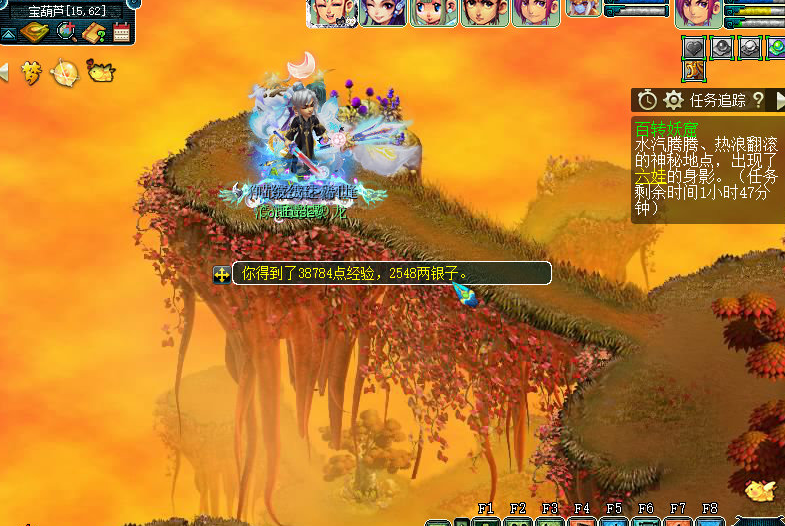The width and height of the screenshot is (785, 526).
Task: Select the first teammate portrait
Action: pyautogui.click(x=331, y=12)
